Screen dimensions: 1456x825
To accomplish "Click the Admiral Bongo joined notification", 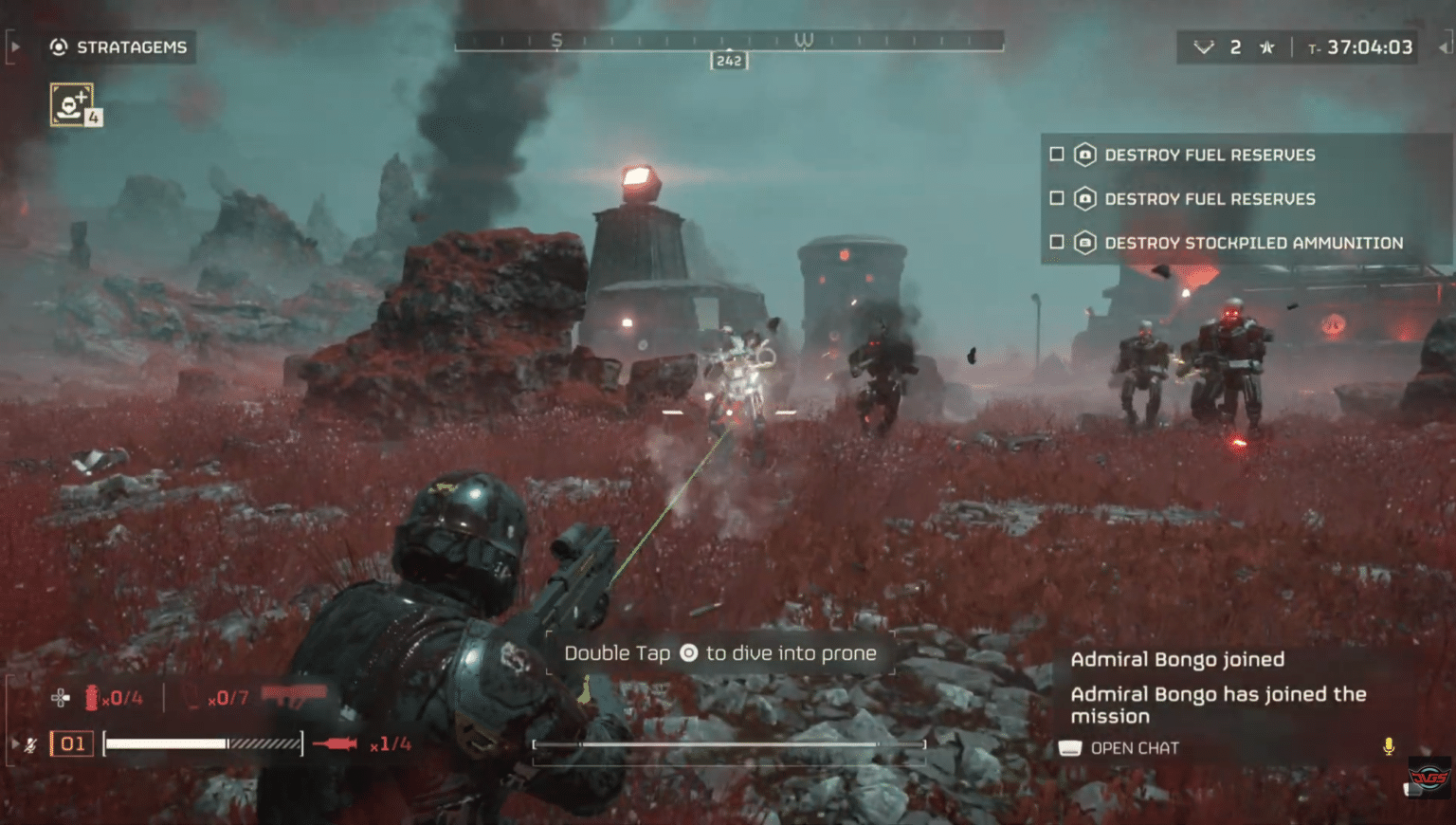I will click(1177, 659).
